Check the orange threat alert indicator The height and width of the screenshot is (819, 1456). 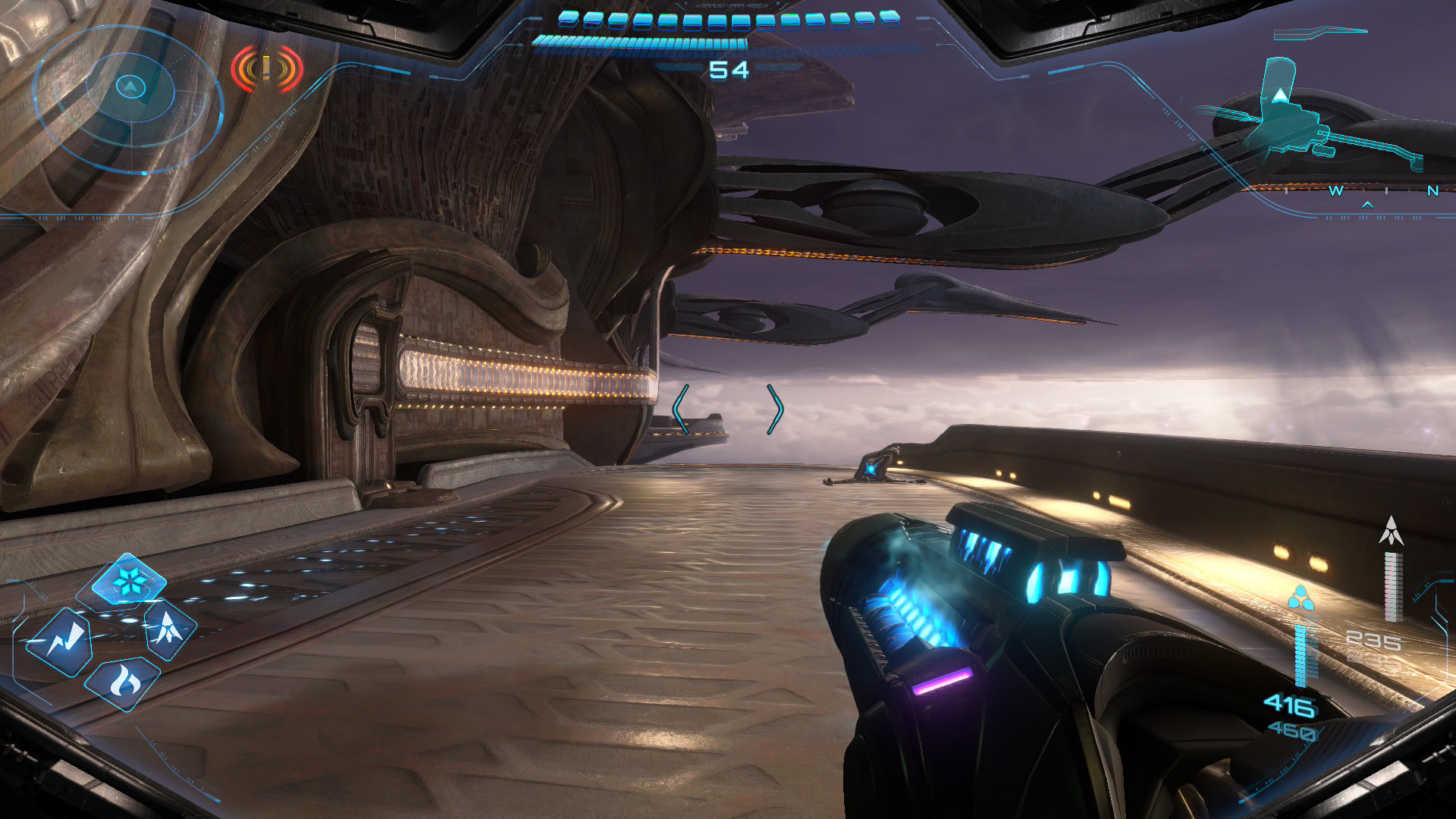pos(267,69)
